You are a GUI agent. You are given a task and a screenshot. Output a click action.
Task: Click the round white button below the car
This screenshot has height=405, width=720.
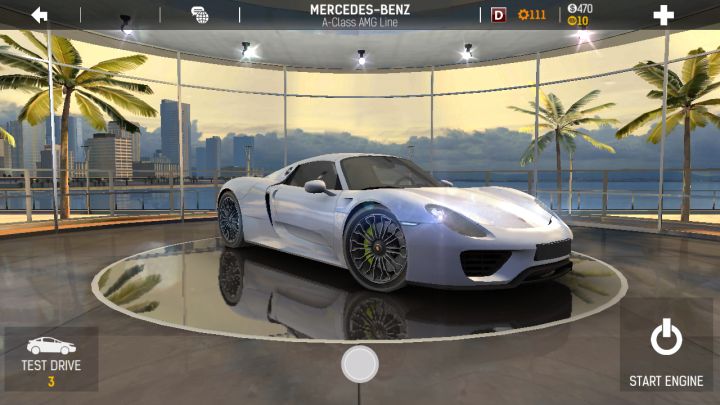click(x=360, y=364)
